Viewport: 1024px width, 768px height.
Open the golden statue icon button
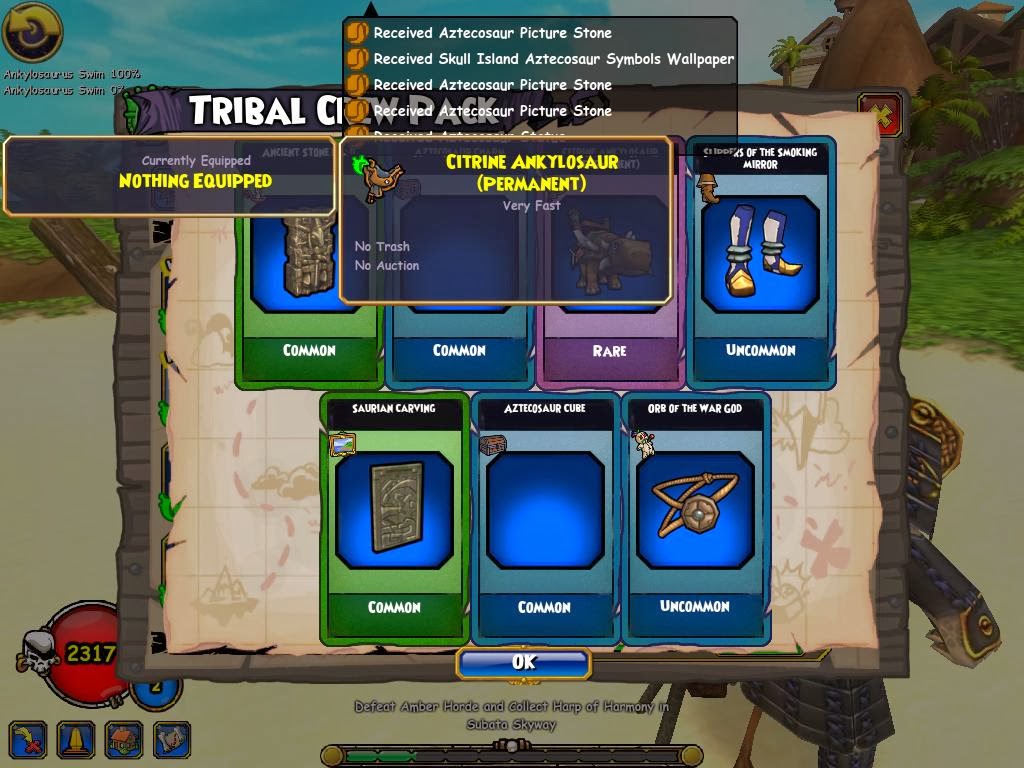tap(75, 739)
